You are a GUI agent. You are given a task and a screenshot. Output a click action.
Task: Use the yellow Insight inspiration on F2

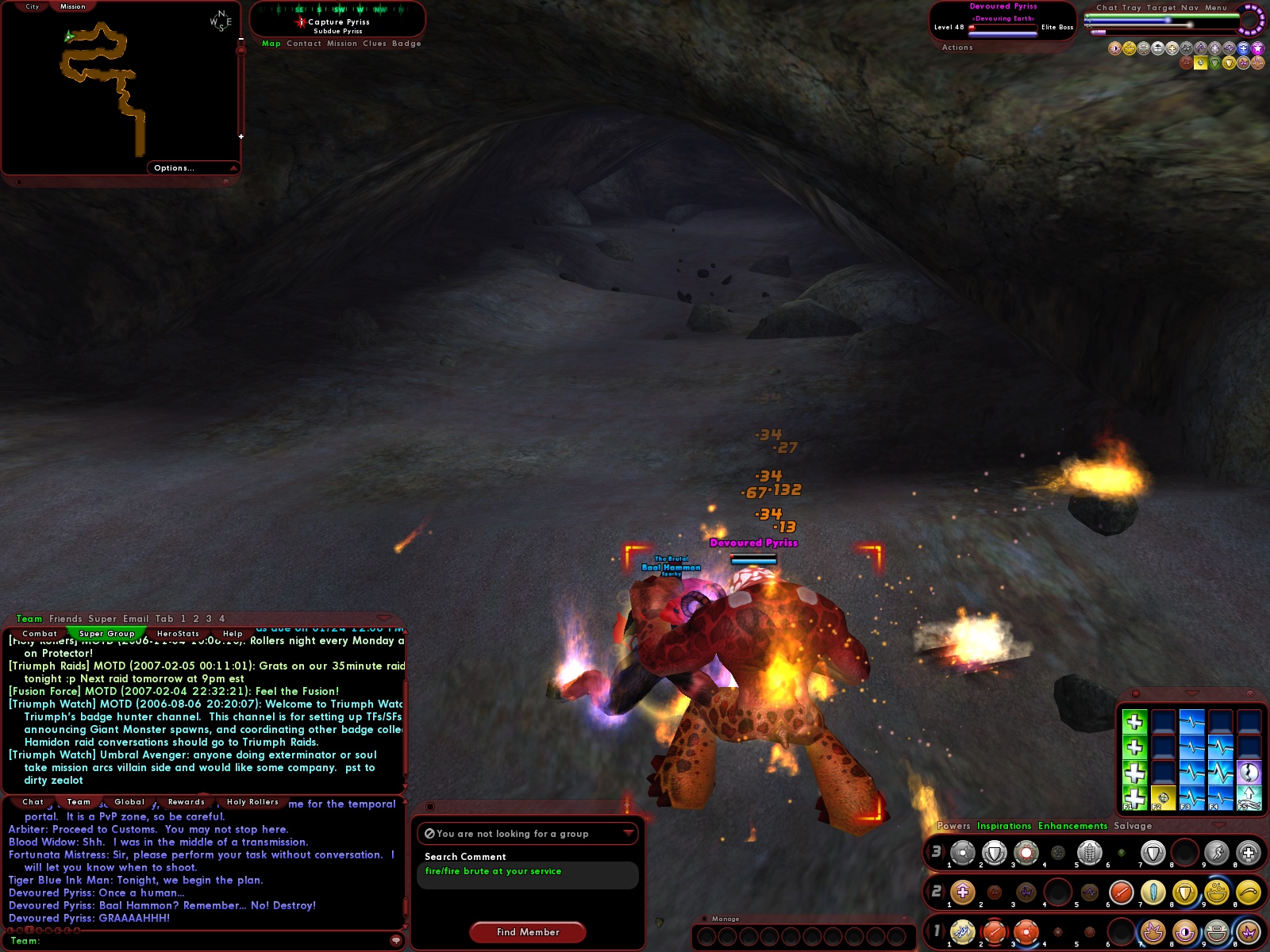point(1164,797)
